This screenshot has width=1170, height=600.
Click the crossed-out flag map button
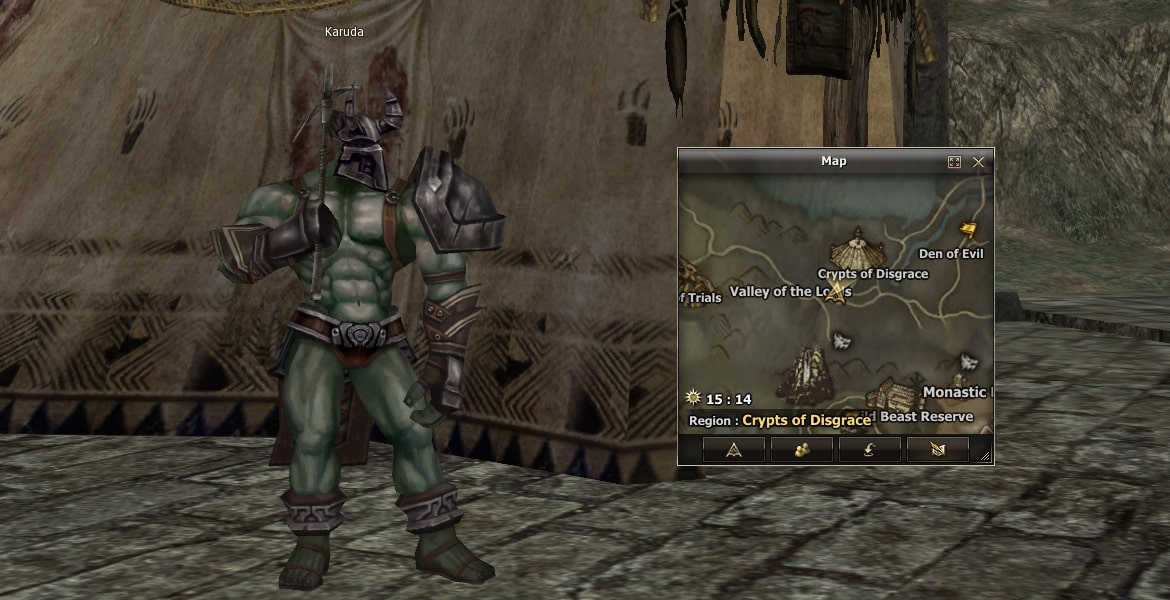click(x=937, y=450)
